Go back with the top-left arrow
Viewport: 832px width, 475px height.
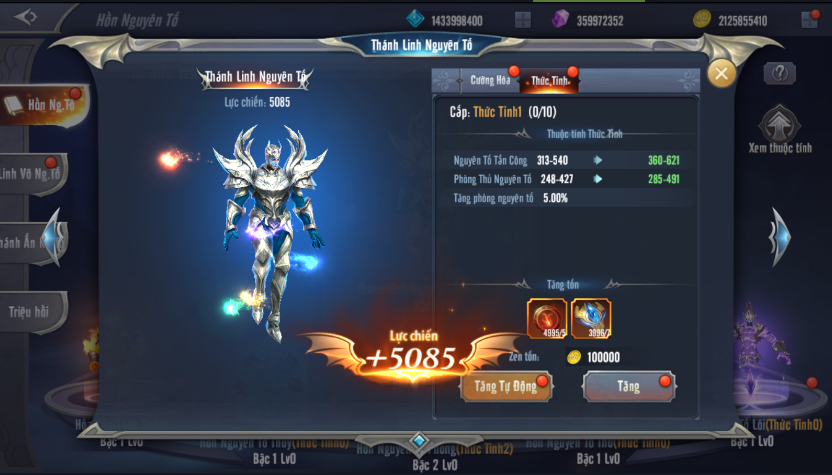pyautogui.click(x=26, y=17)
